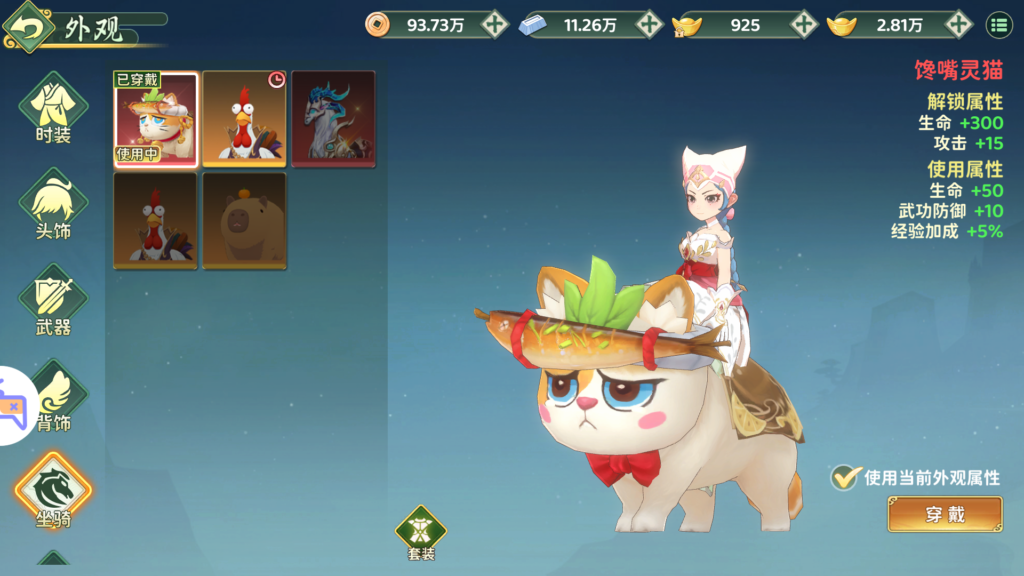Screen dimensions: 1024x576
Task: Open the list menu icon at top-right
Action: click(998, 25)
